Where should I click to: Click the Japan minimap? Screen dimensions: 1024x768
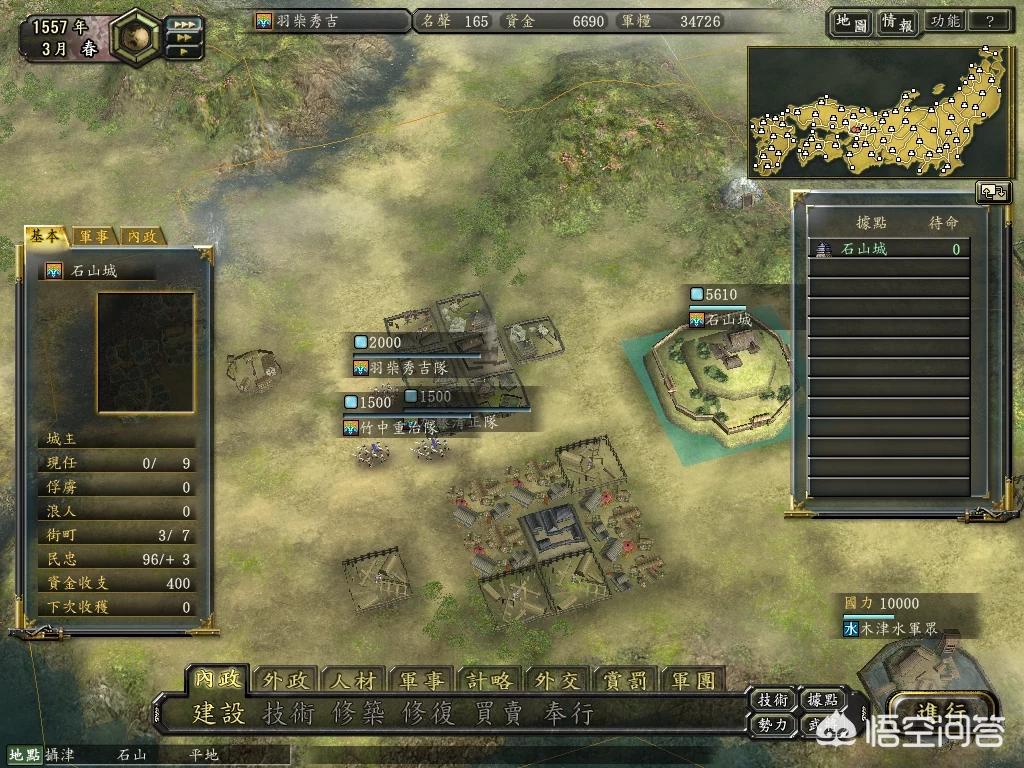coord(878,112)
